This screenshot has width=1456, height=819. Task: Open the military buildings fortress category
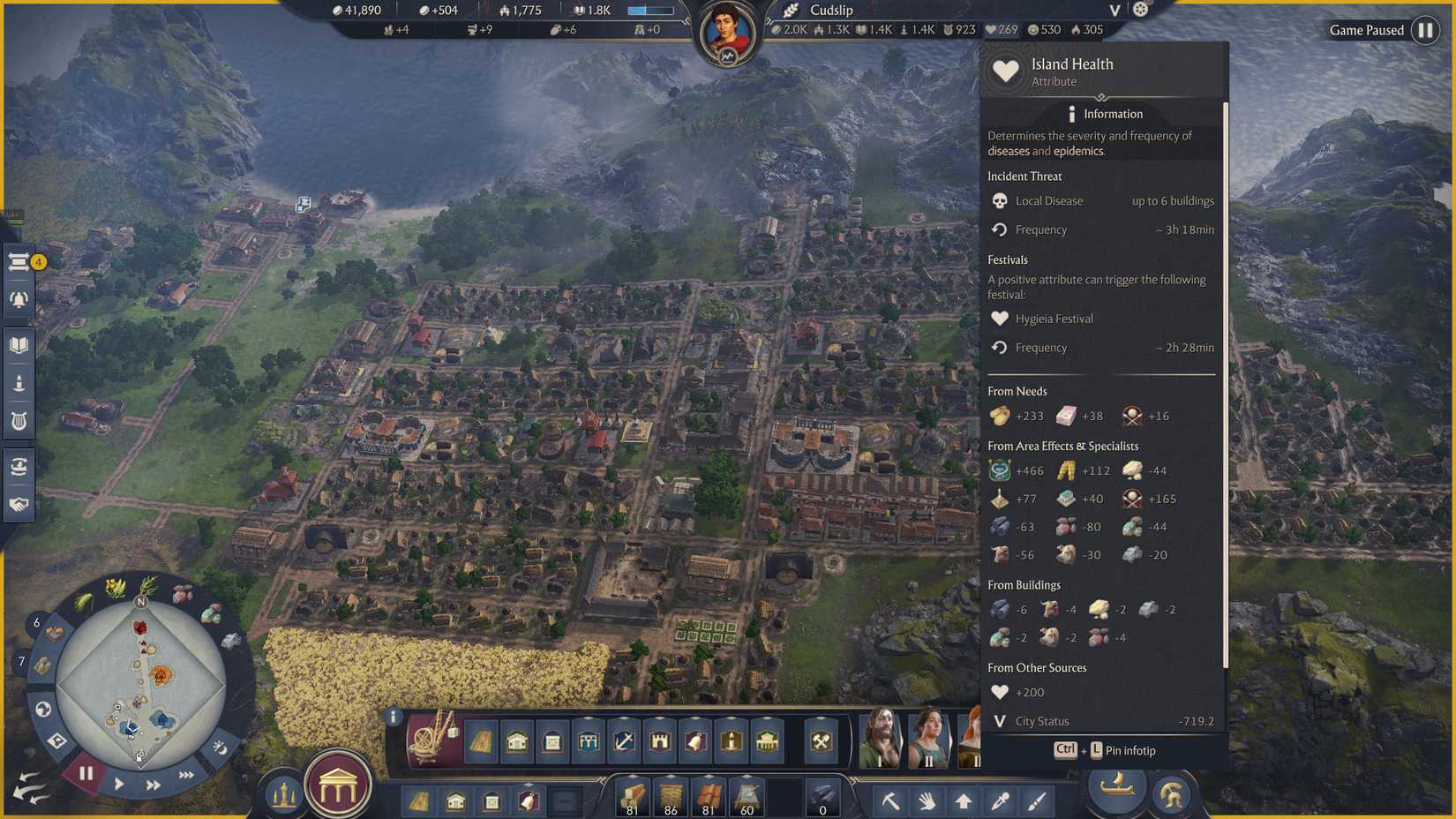(x=660, y=742)
